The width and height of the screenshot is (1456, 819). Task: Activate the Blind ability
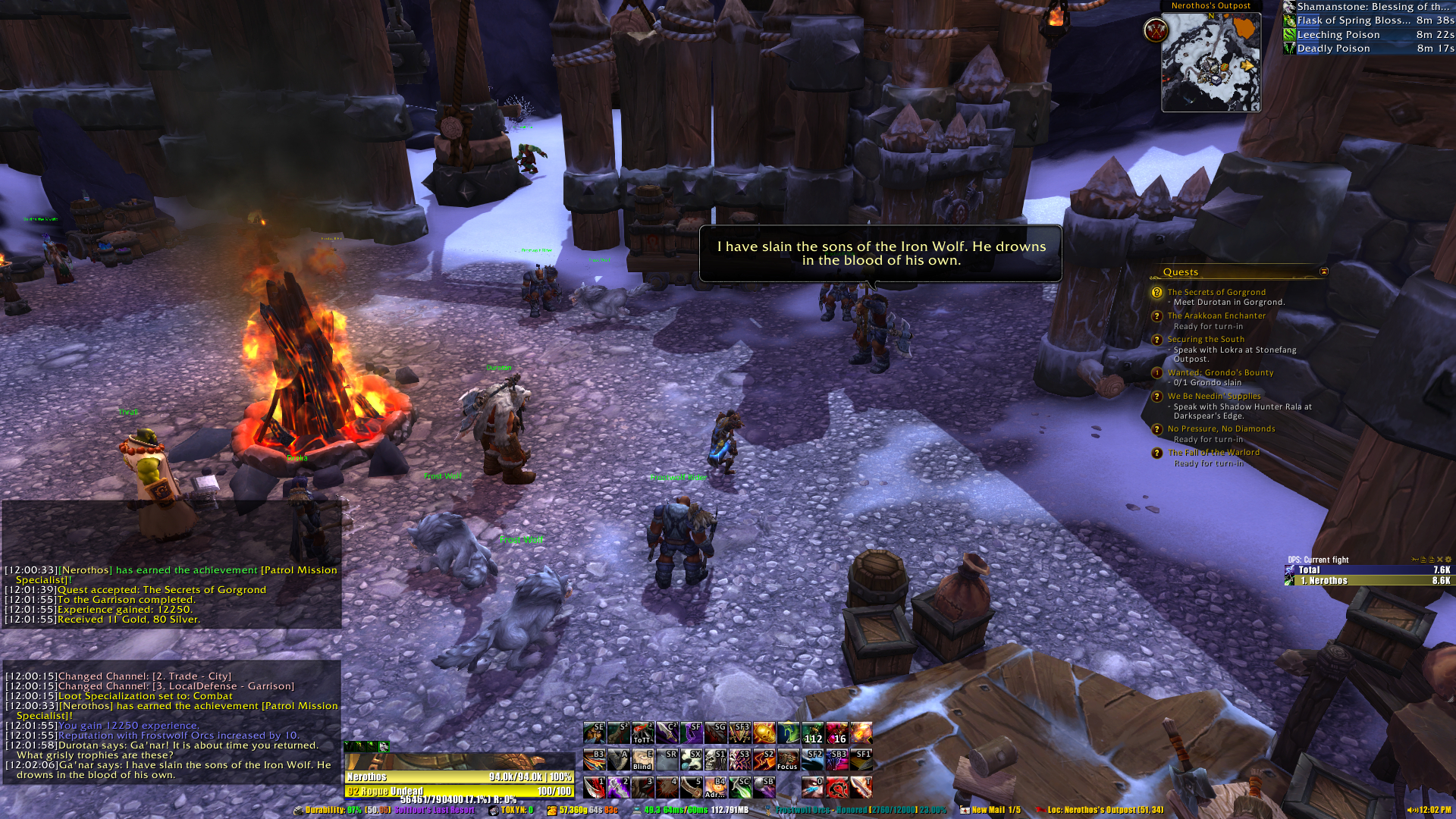(x=642, y=759)
